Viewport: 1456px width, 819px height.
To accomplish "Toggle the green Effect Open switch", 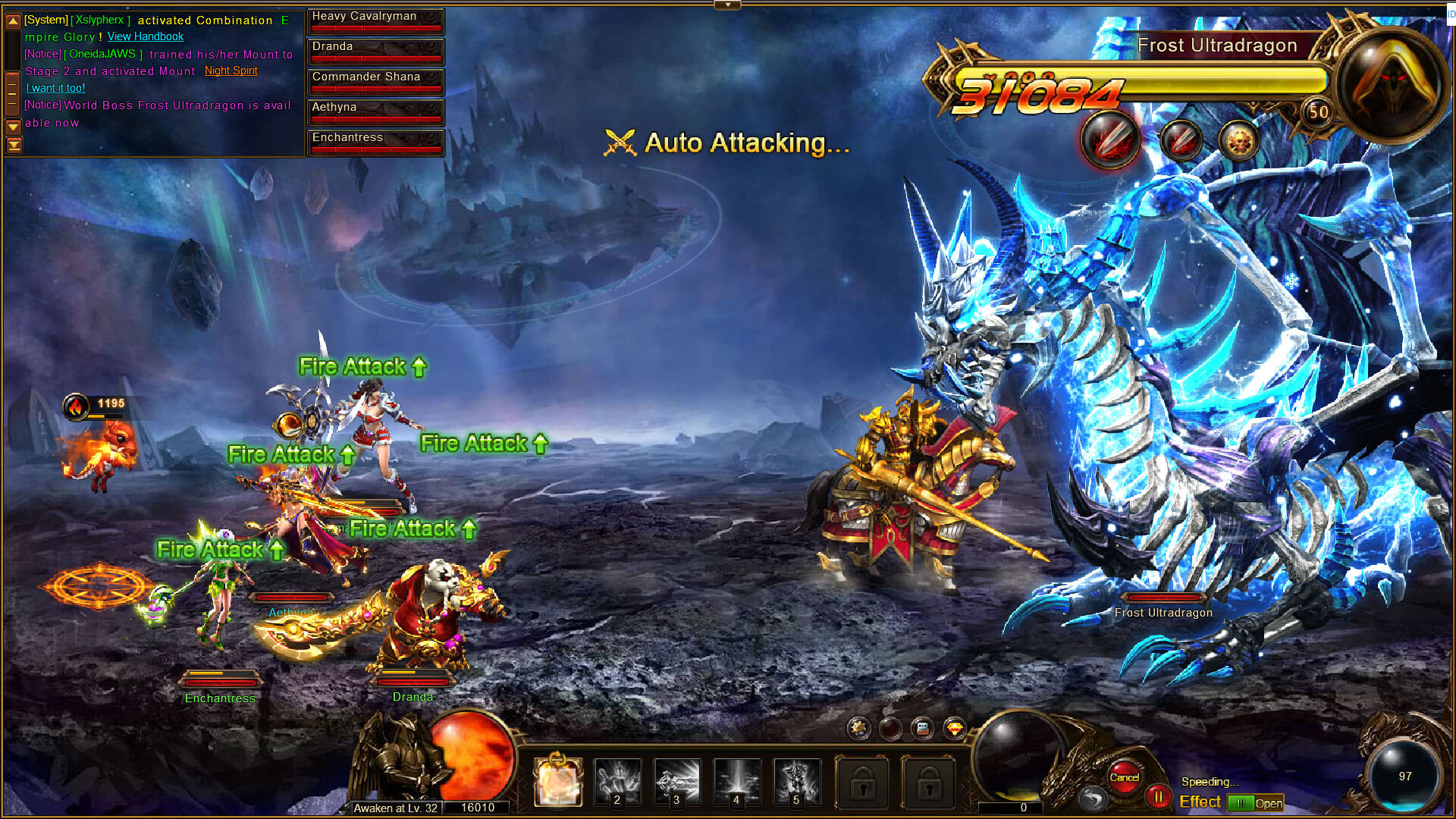I will (1255, 803).
